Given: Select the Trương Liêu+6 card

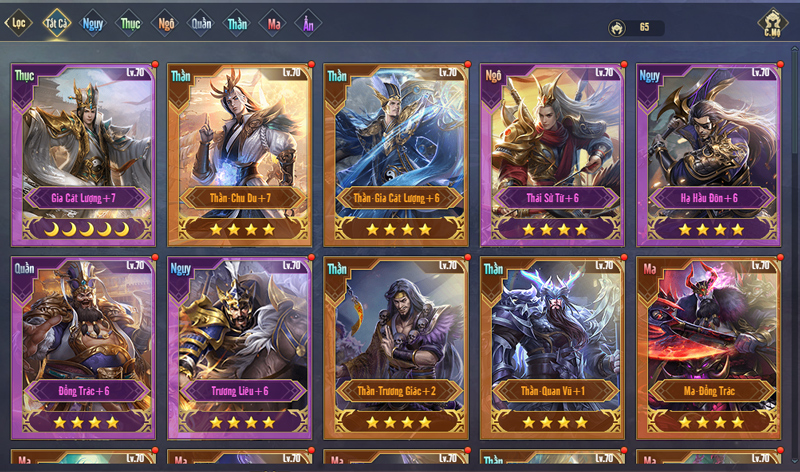Looking at the screenshot, I should click(240, 347).
